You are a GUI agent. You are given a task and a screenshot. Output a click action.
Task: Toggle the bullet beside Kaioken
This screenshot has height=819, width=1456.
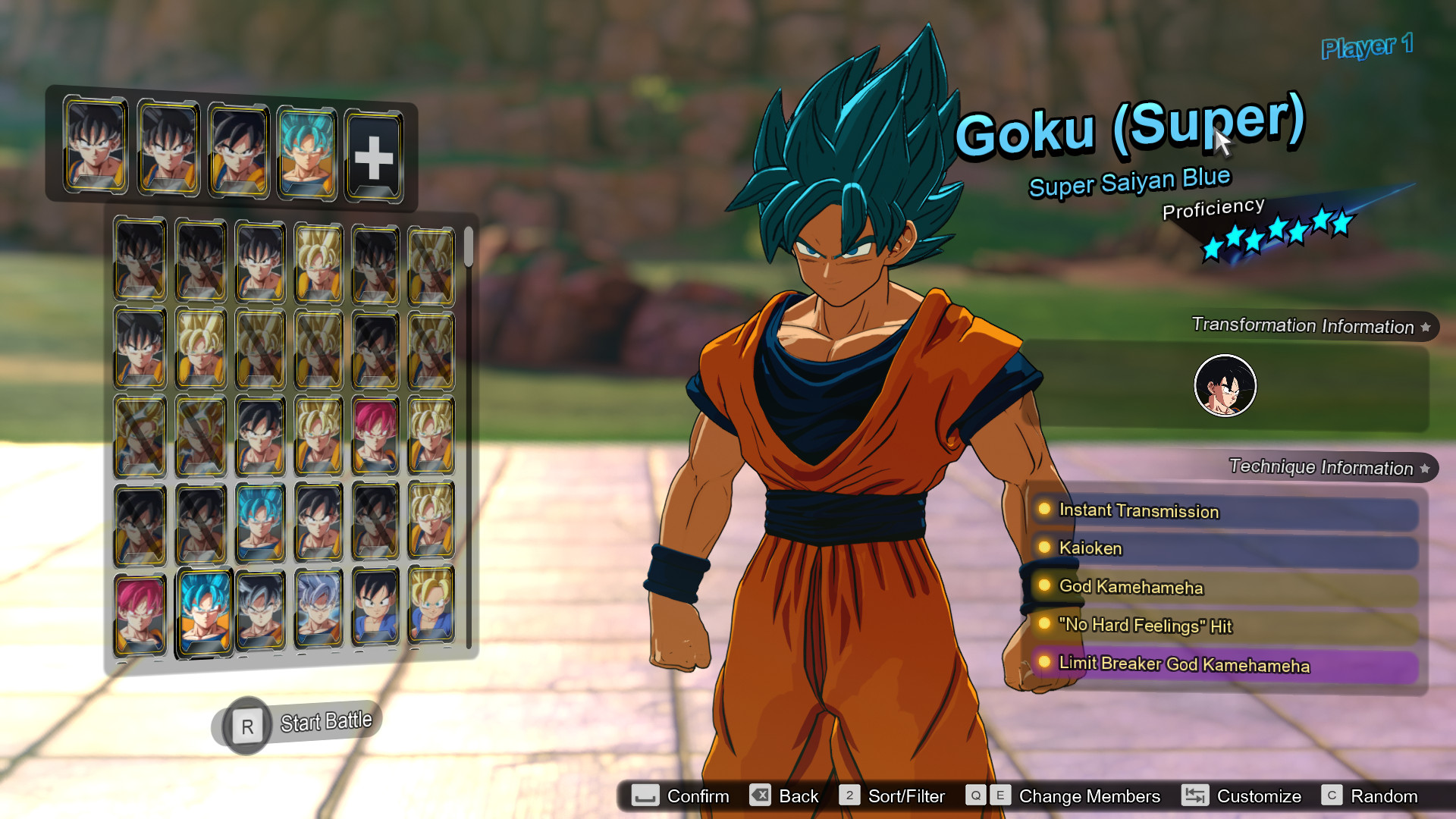point(1046,548)
